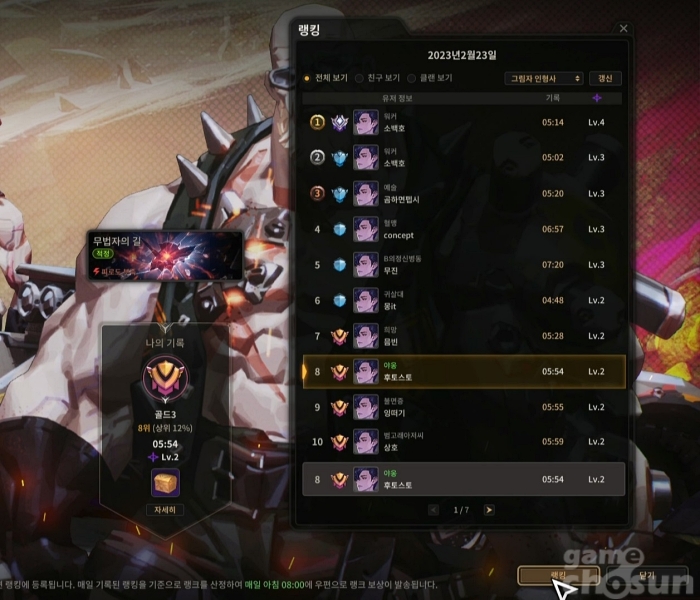
Task: Choose the rank 6 몽it player row
Action: [x=463, y=300]
